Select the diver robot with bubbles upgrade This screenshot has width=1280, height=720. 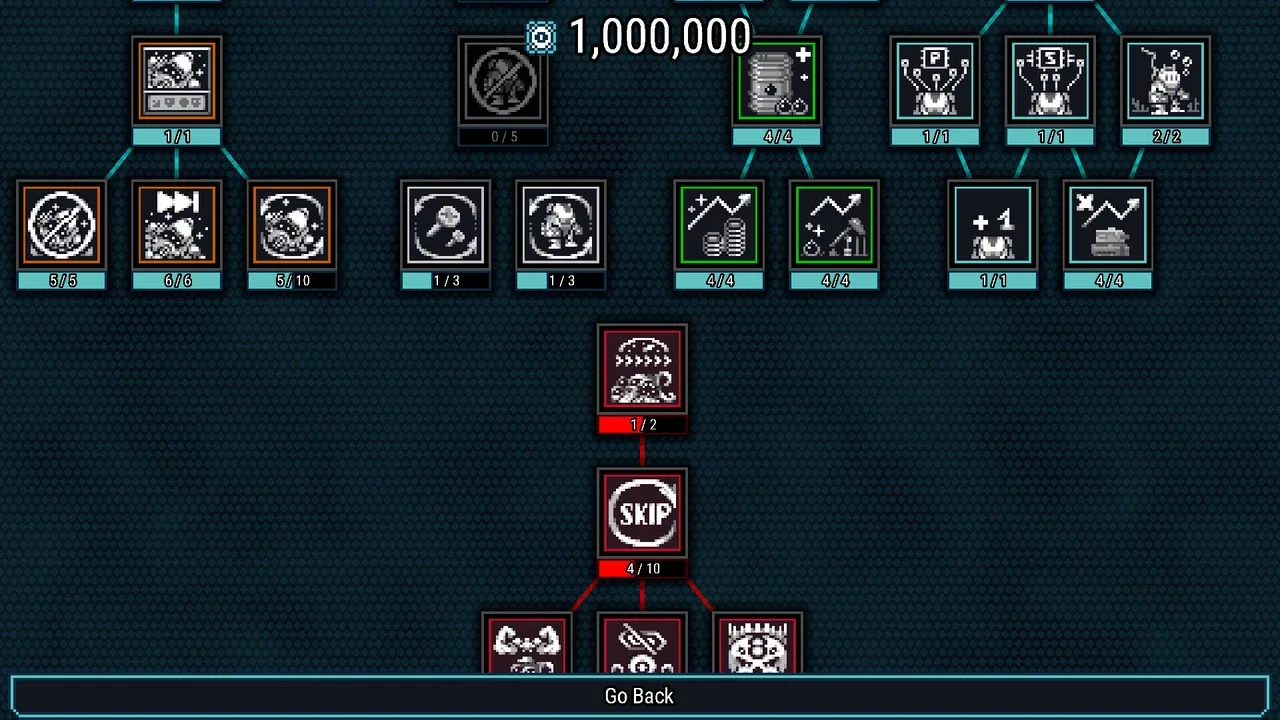1166,82
